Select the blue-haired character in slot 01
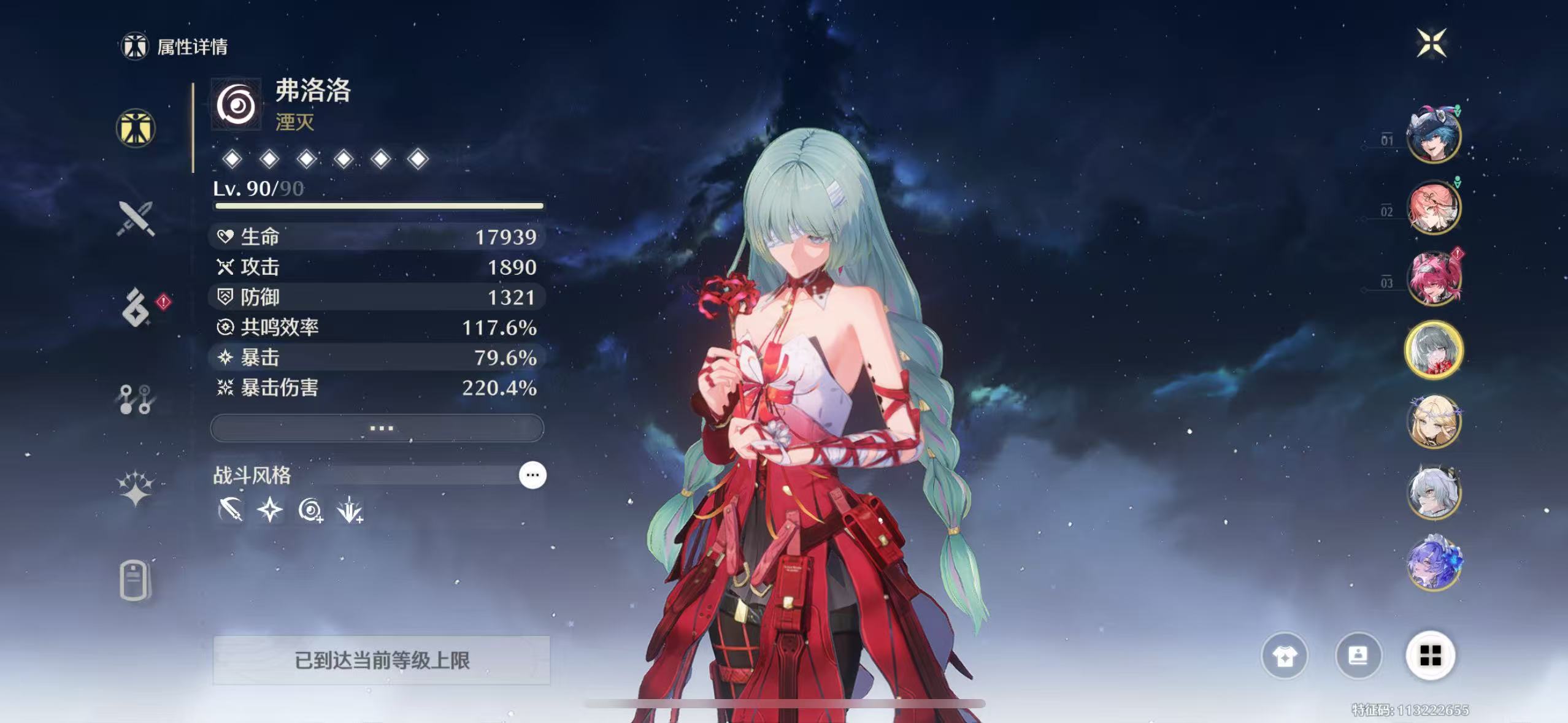The image size is (1568, 723). click(x=1434, y=136)
